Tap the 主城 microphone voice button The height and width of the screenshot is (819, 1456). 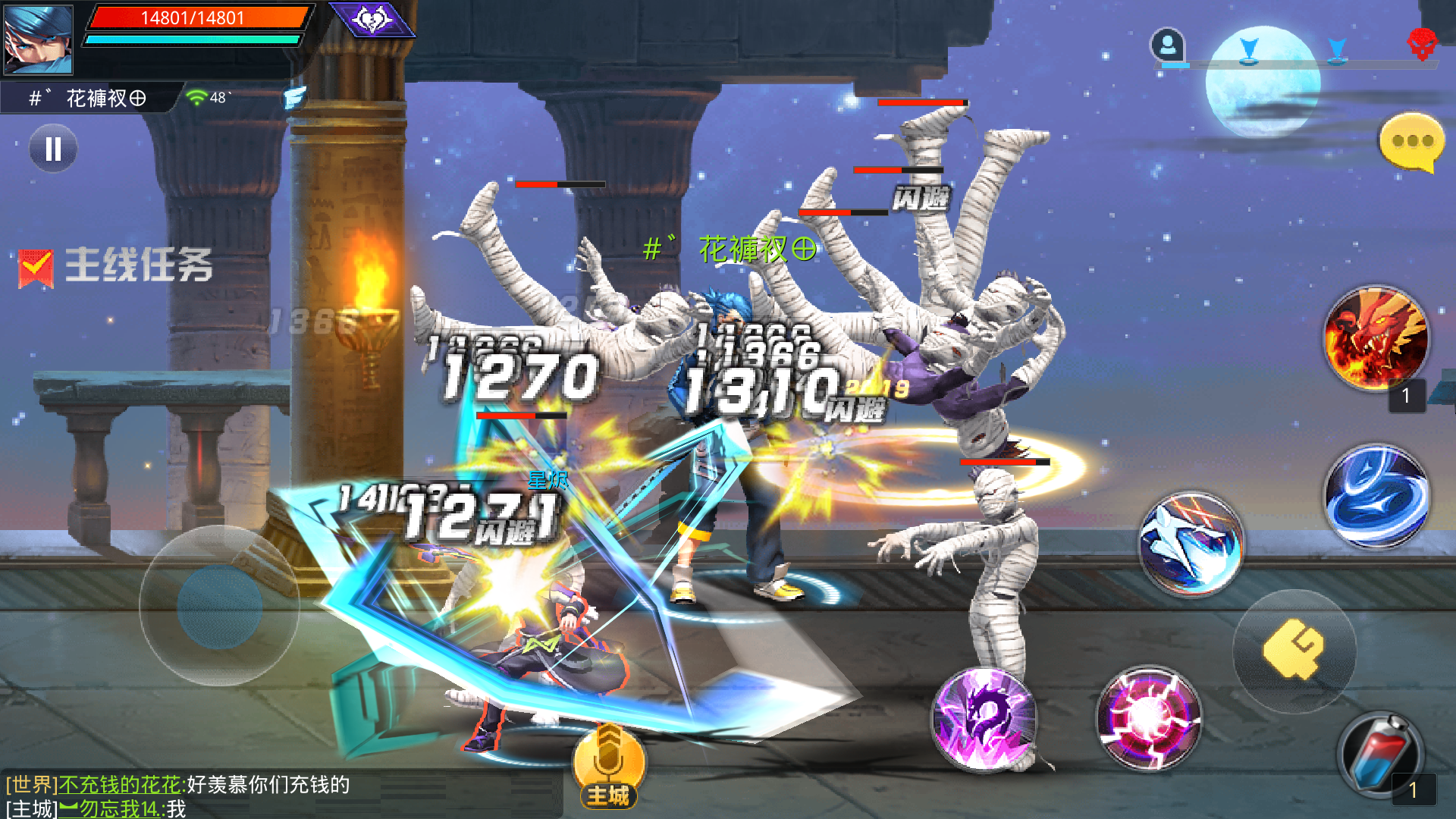(608, 766)
